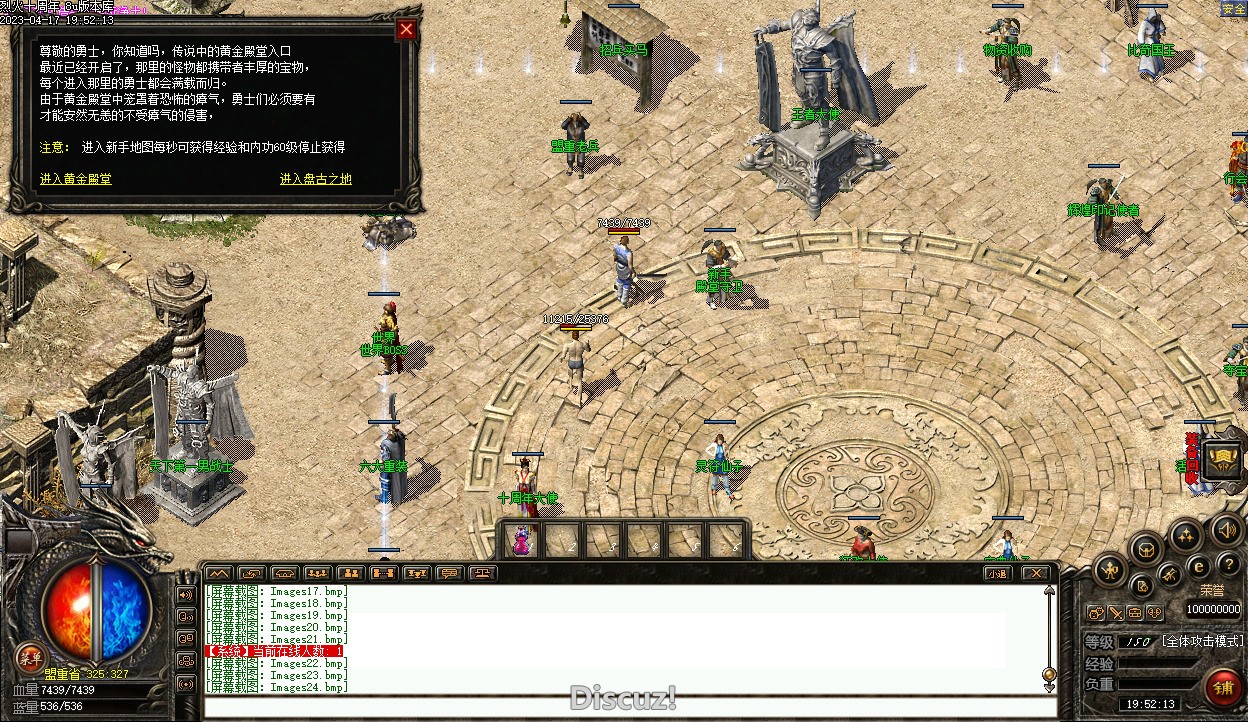This screenshot has height=722, width=1248.
Task: Show the skills four-star icon
Action: 1186,536
